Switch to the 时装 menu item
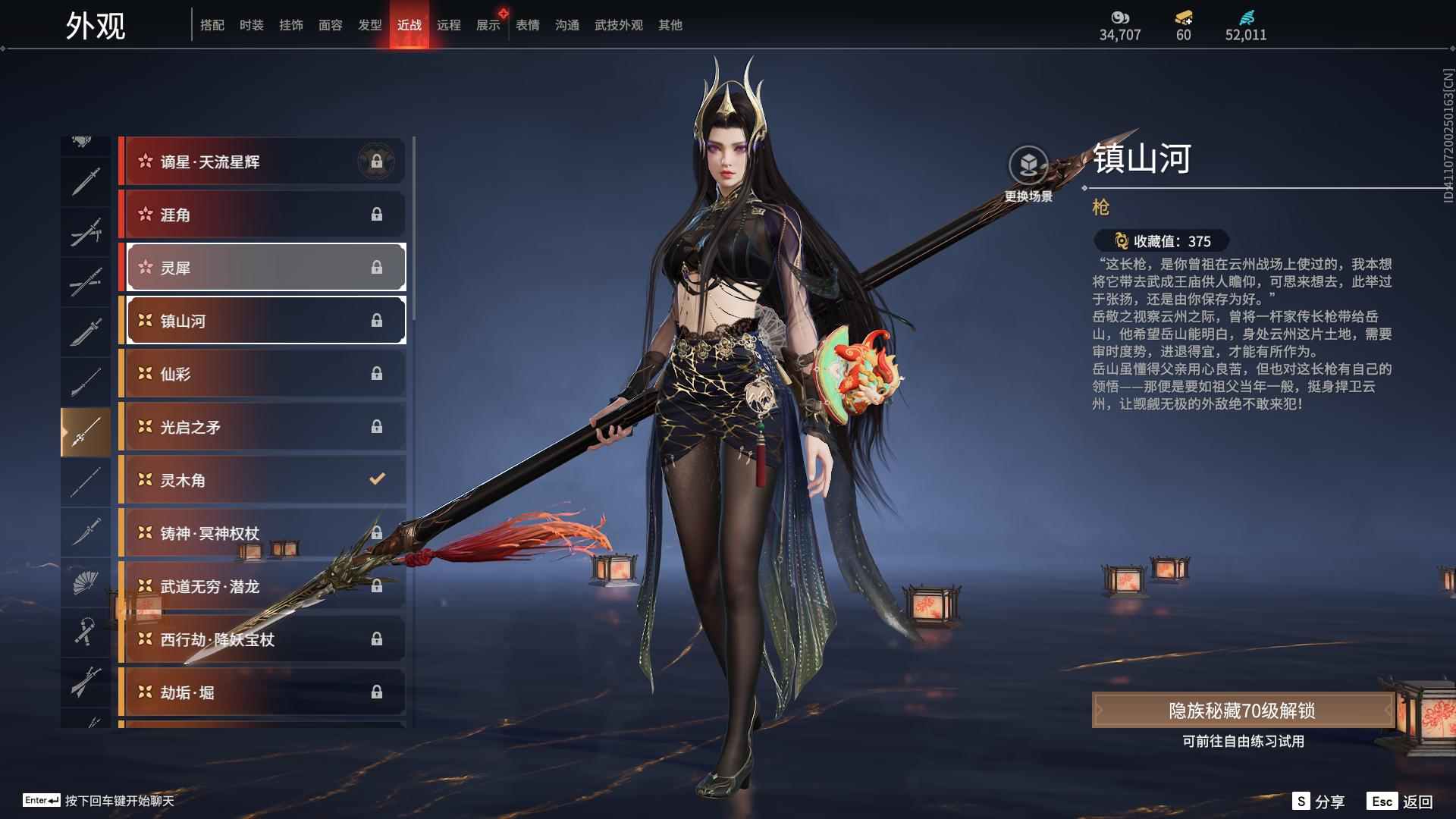Image resolution: width=1456 pixels, height=819 pixels. pos(252,24)
